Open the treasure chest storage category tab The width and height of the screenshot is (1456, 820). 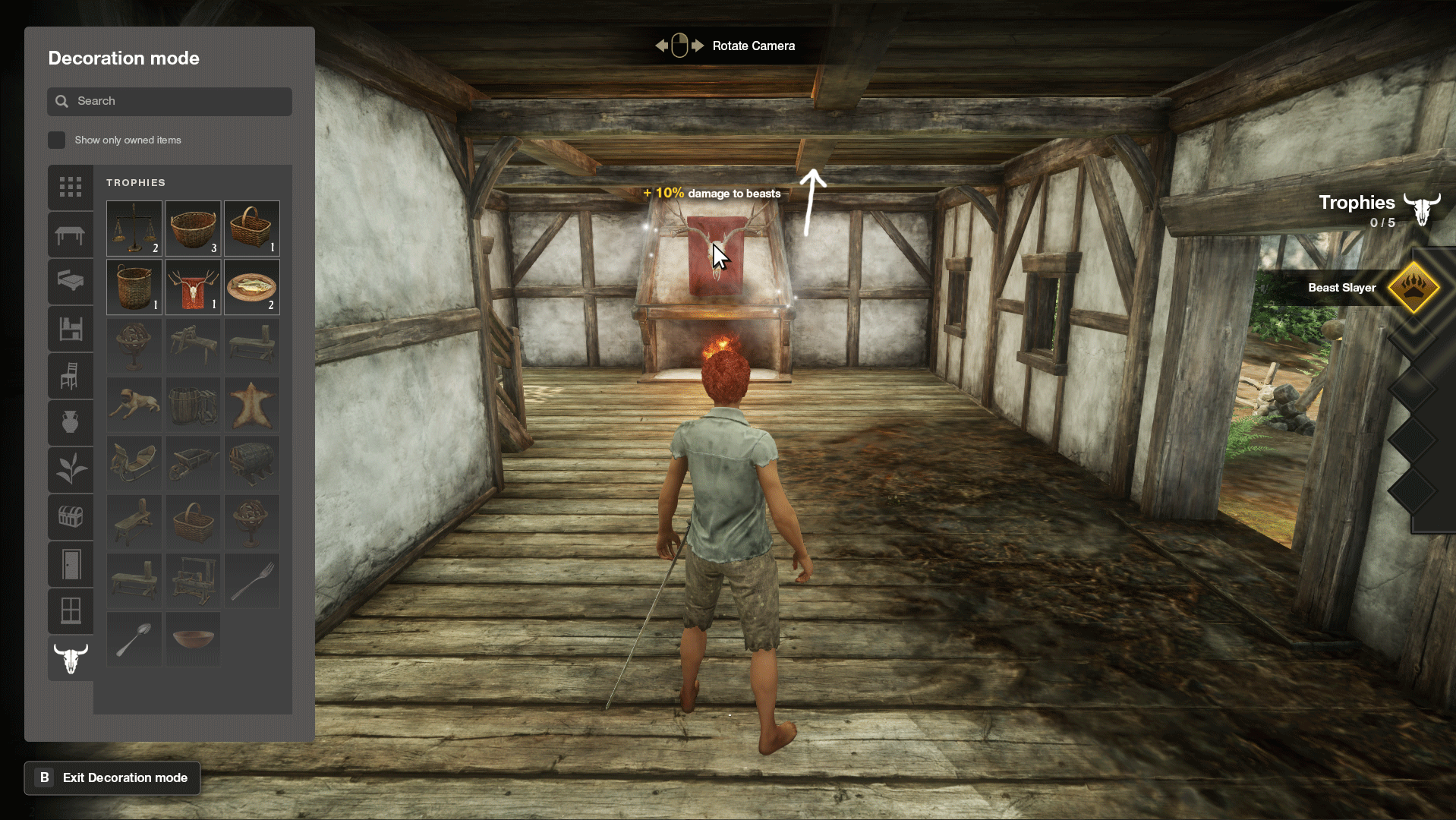(71, 517)
